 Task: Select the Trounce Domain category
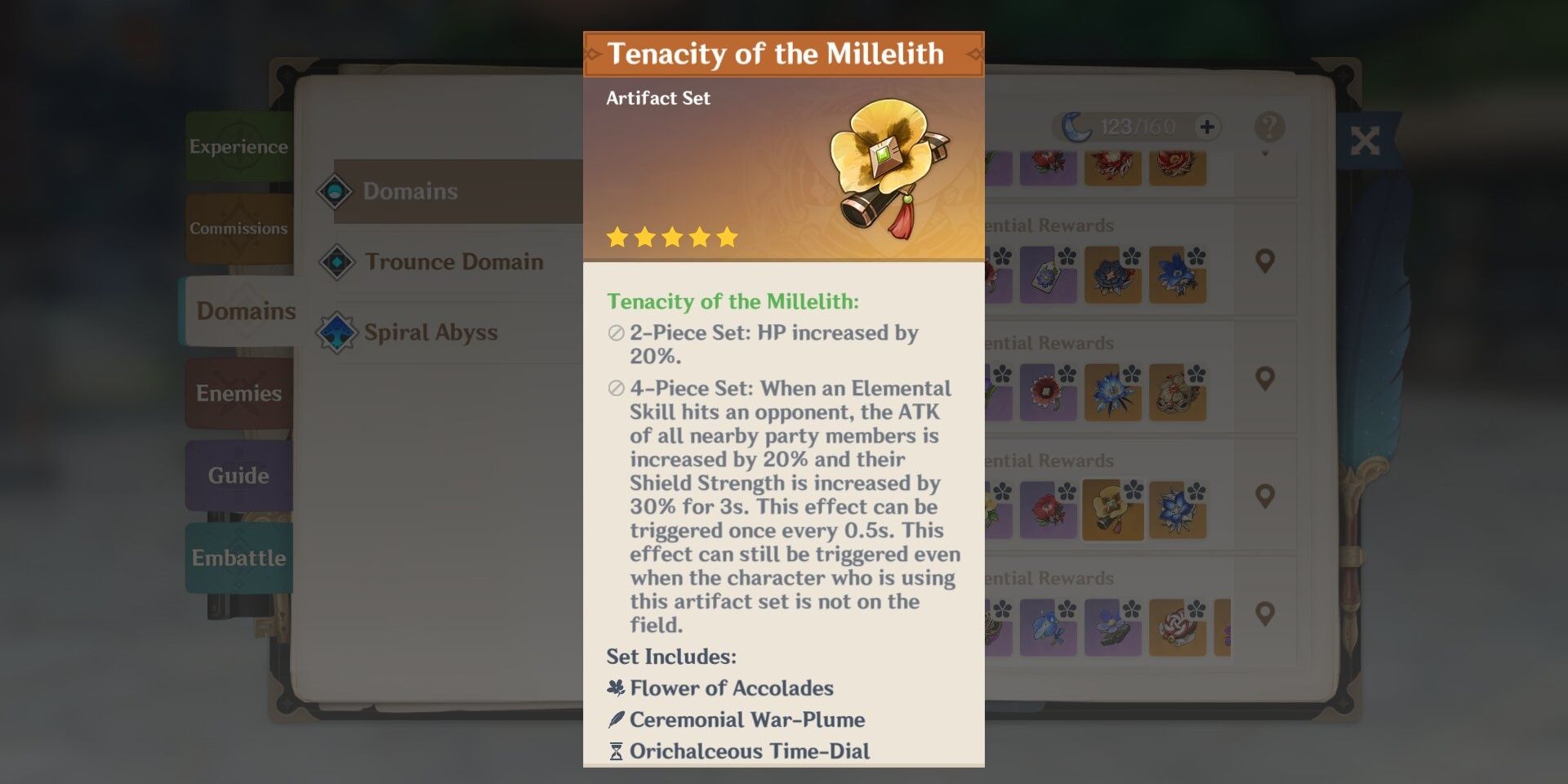454,261
